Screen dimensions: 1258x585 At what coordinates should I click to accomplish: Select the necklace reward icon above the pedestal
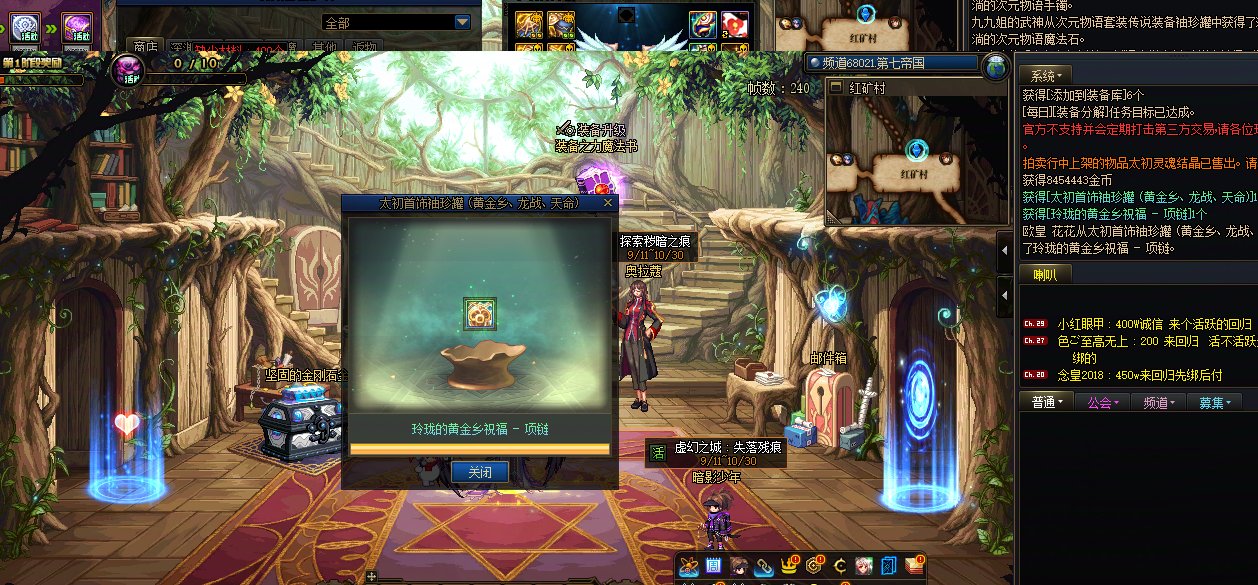480,313
